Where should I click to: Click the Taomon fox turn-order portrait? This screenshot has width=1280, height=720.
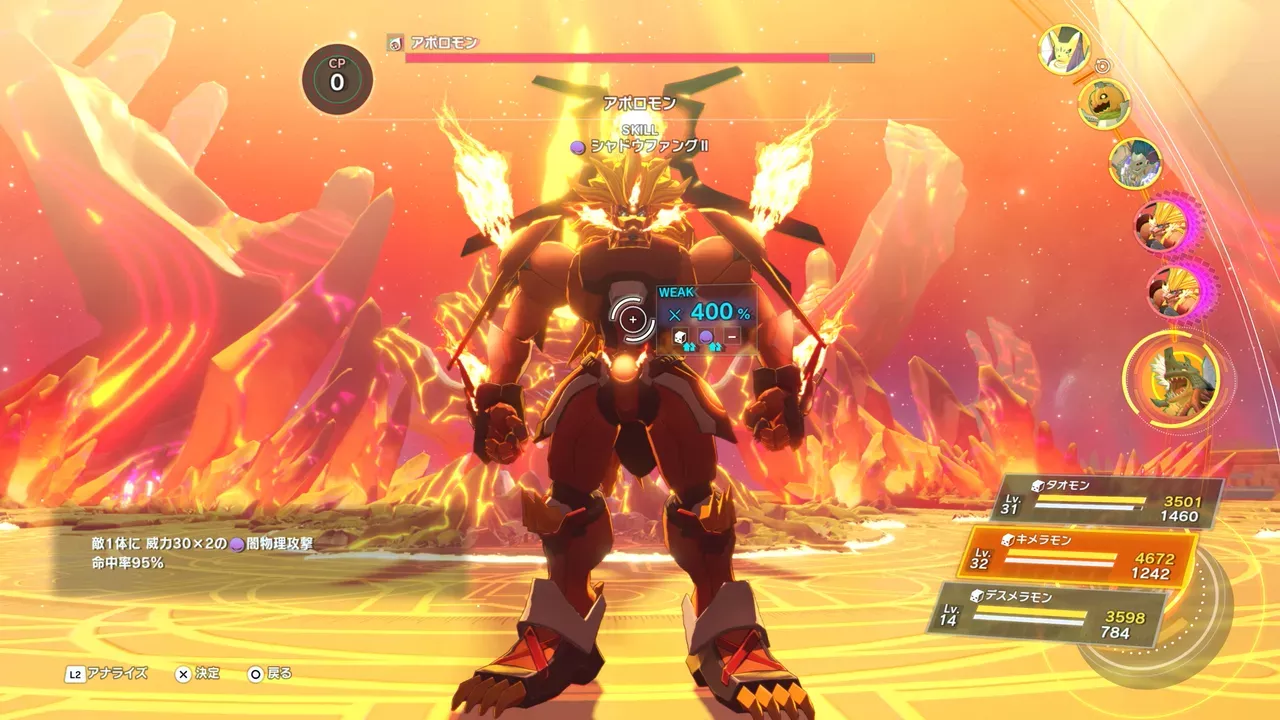1063,49
